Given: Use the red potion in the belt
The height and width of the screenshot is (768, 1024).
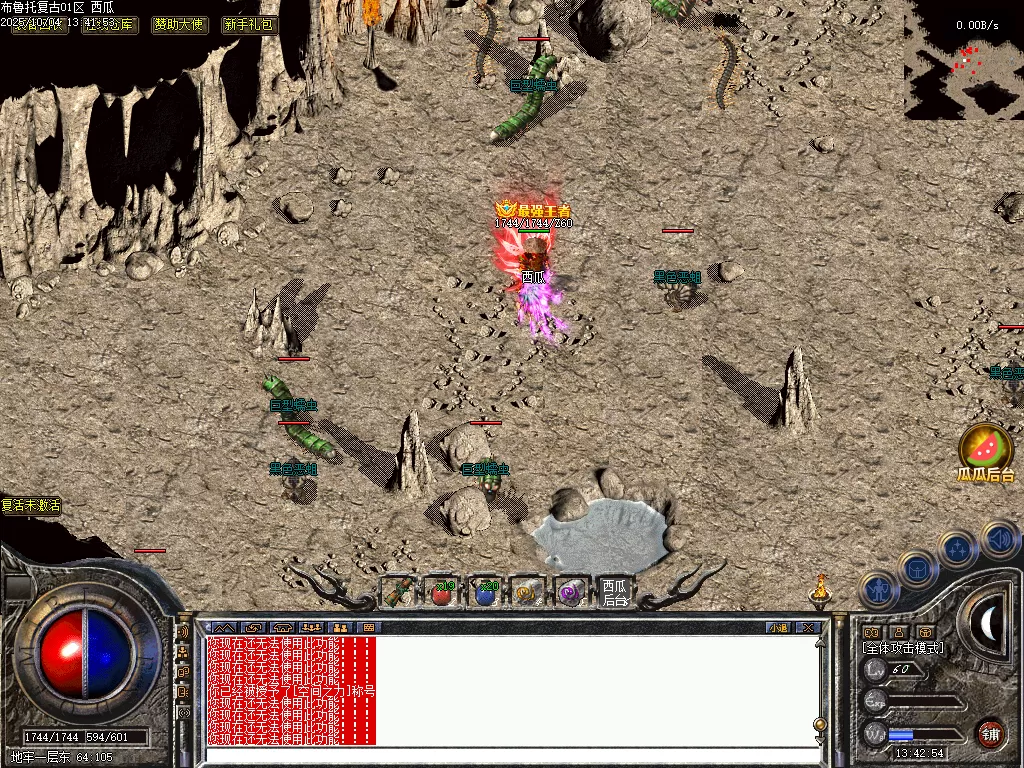Looking at the screenshot, I should pos(441,593).
